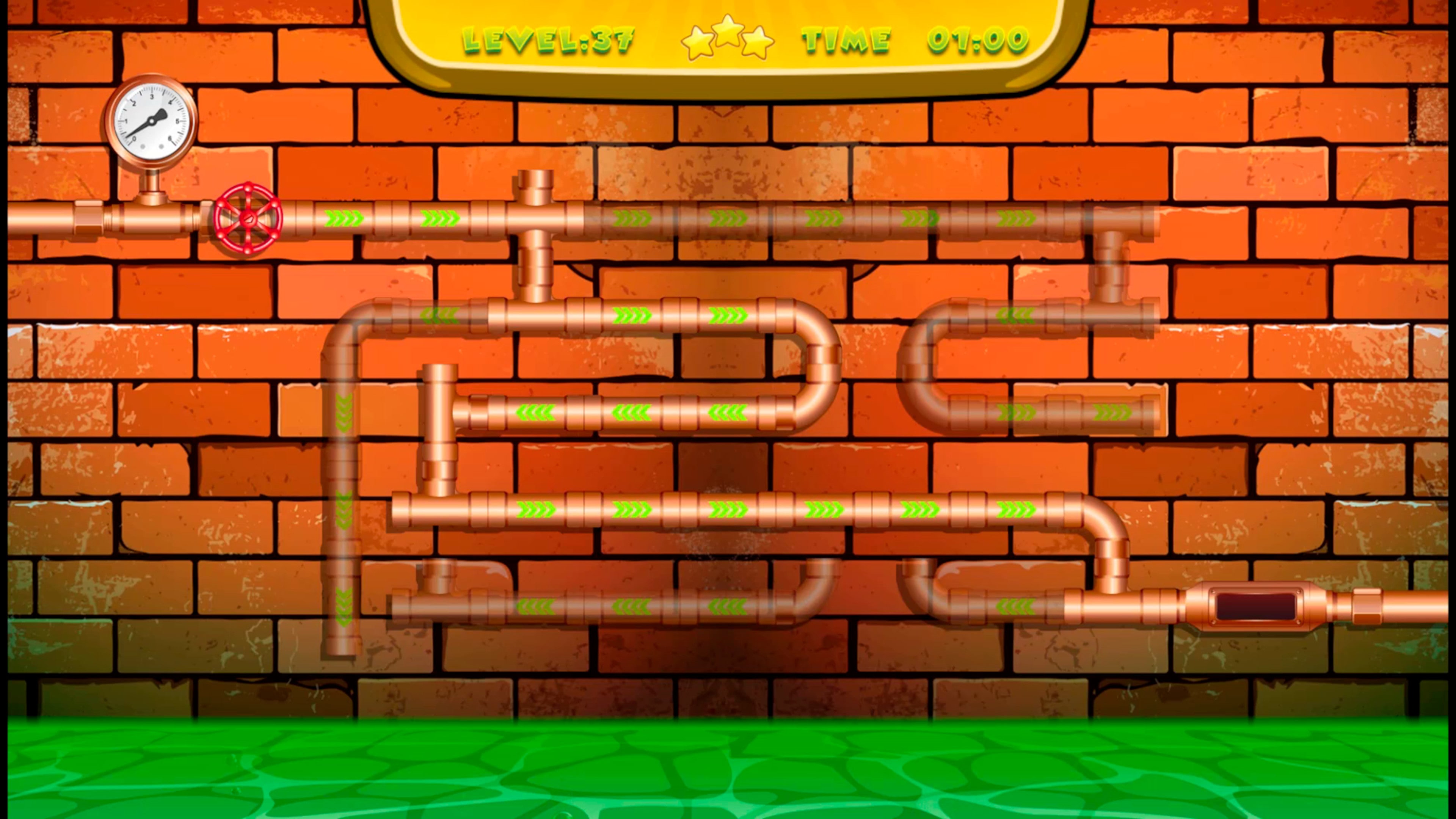1456x819 pixels.
Task: Select the pressure gauge
Action: [150, 121]
